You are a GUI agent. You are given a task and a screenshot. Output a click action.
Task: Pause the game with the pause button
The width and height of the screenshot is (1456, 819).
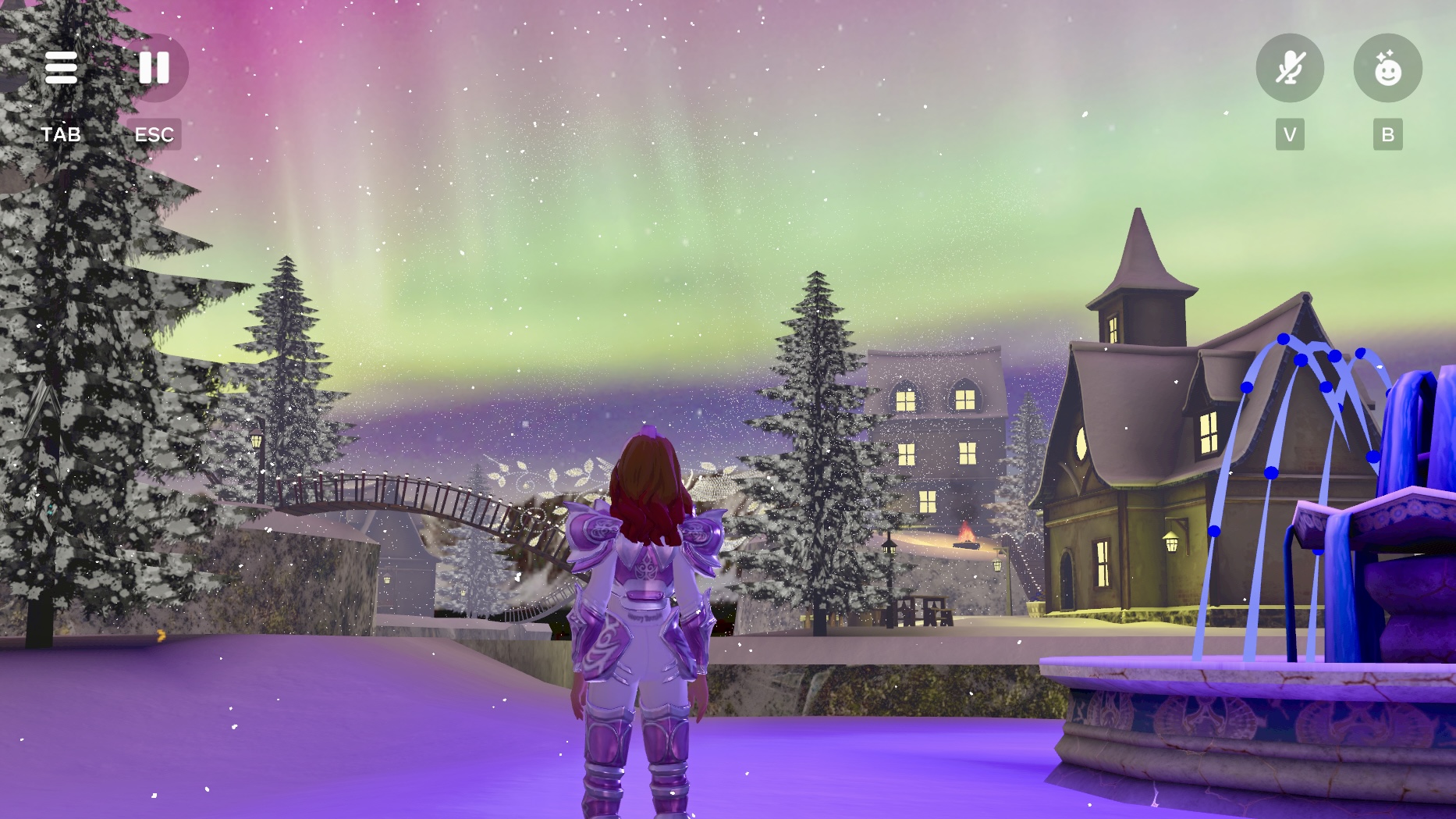click(154, 68)
